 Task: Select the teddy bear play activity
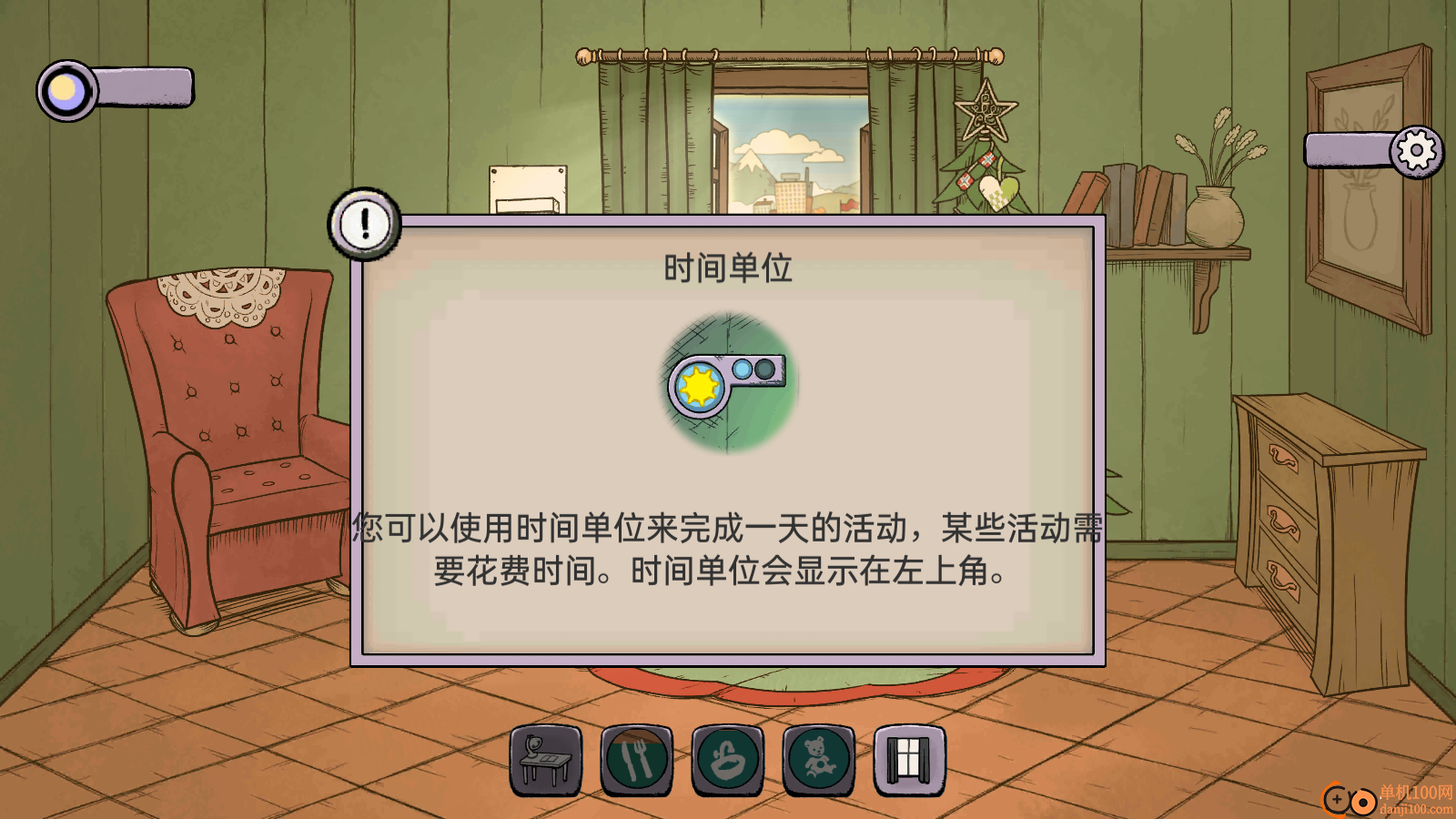coord(818,760)
